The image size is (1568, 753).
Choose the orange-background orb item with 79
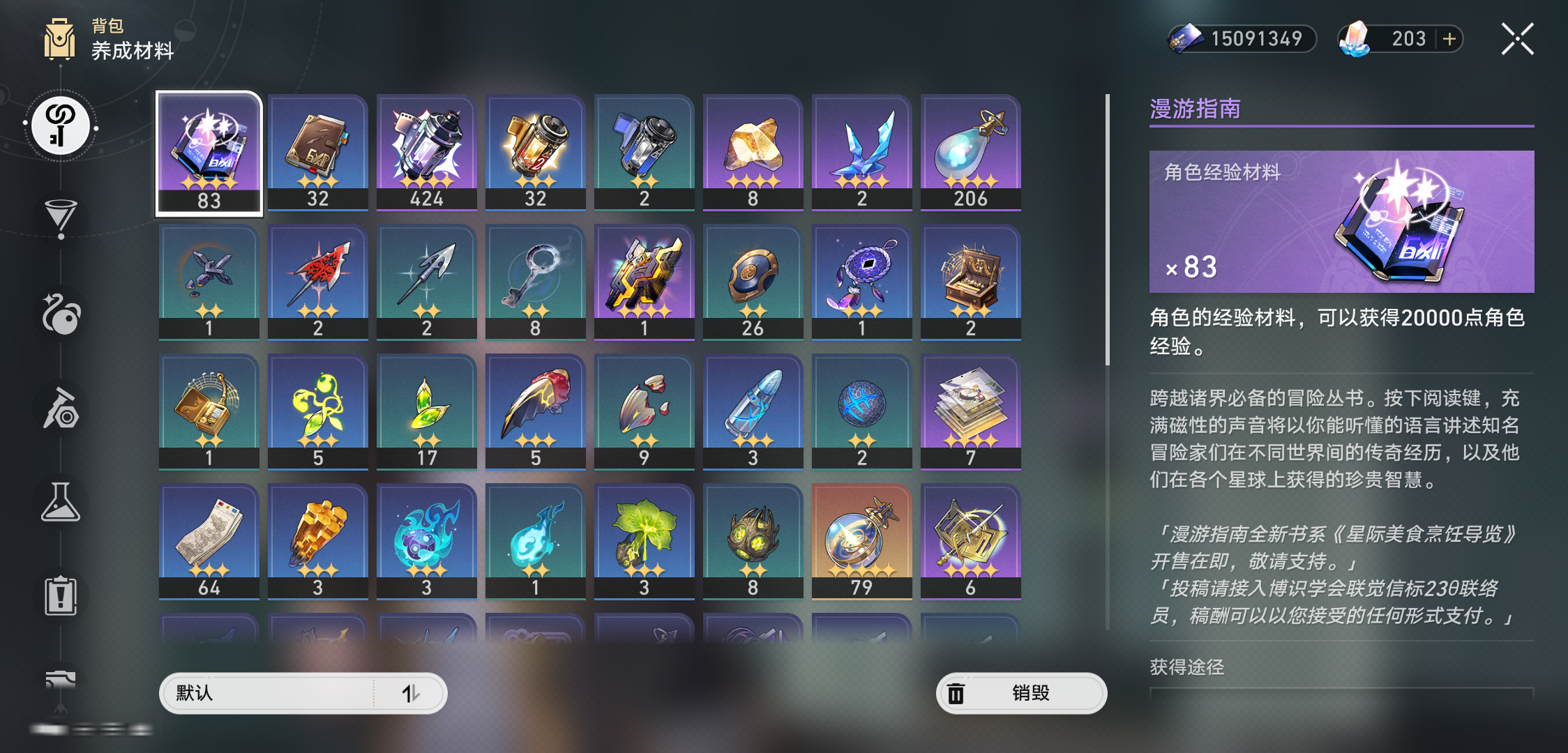[862, 542]
